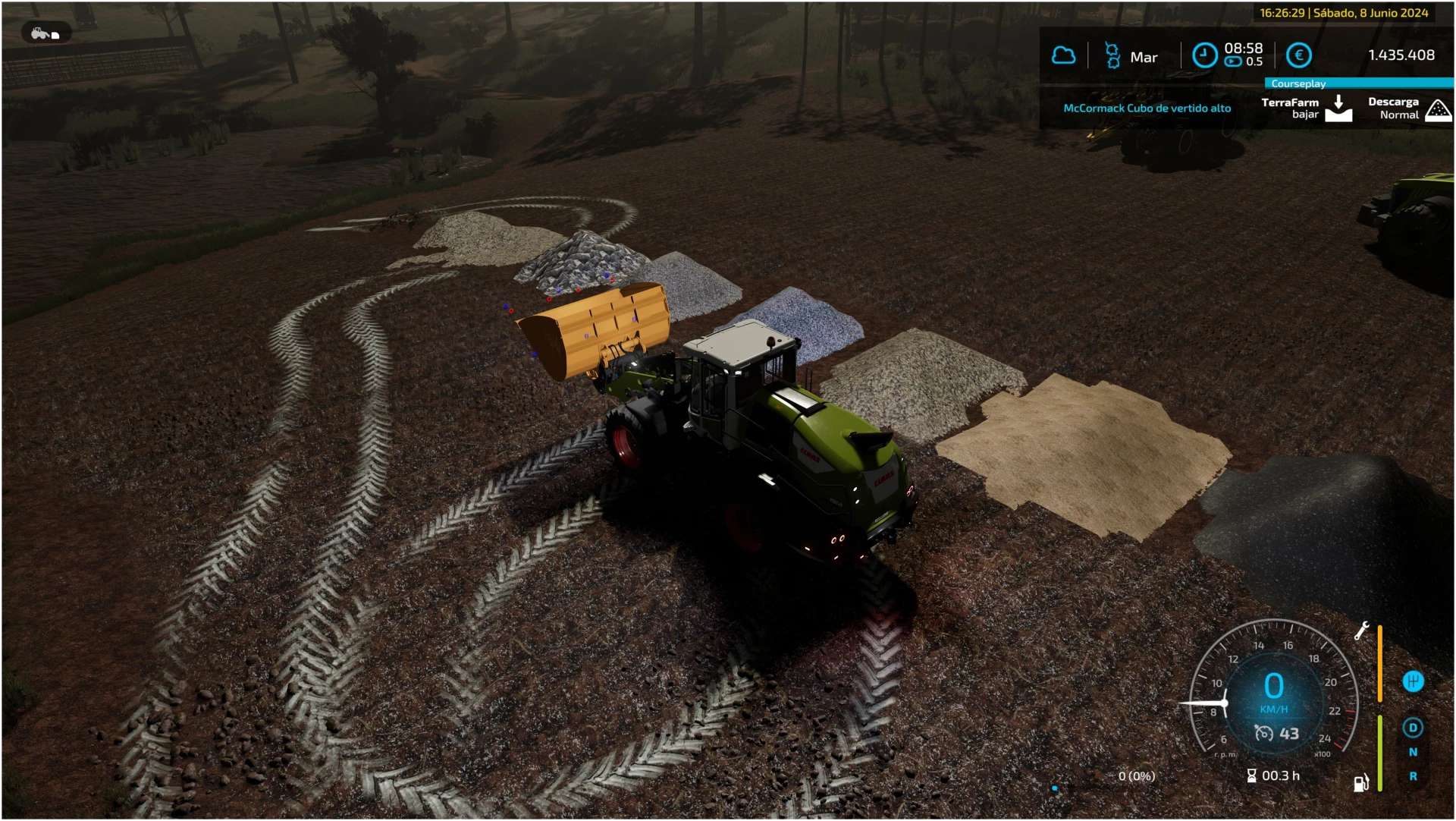Select the R reverse gear indicator
This screenshot has height=821, width=1456.
tap(1413, 777)
